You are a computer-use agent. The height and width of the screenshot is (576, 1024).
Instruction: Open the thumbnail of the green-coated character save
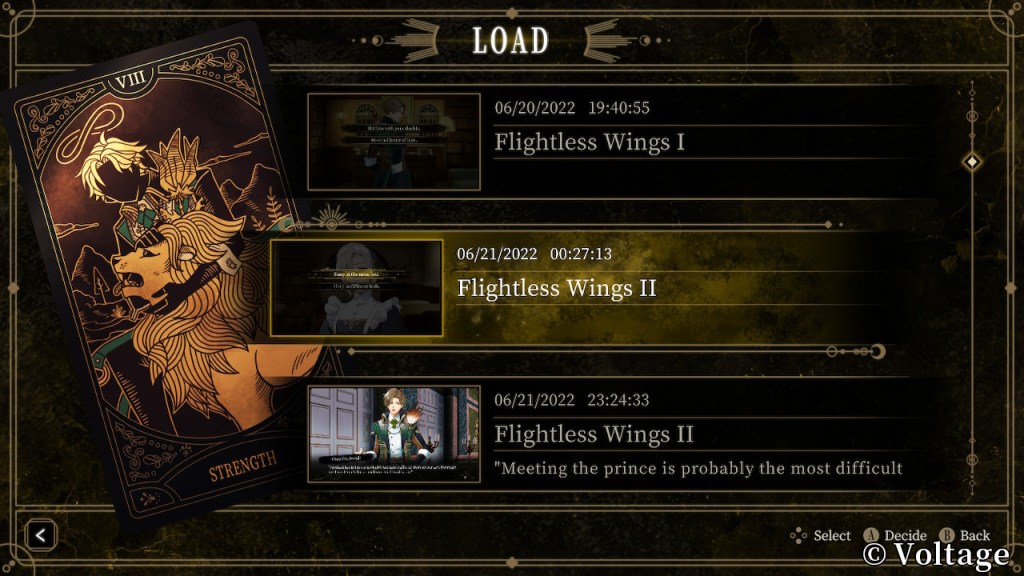(x=394, y=434)
